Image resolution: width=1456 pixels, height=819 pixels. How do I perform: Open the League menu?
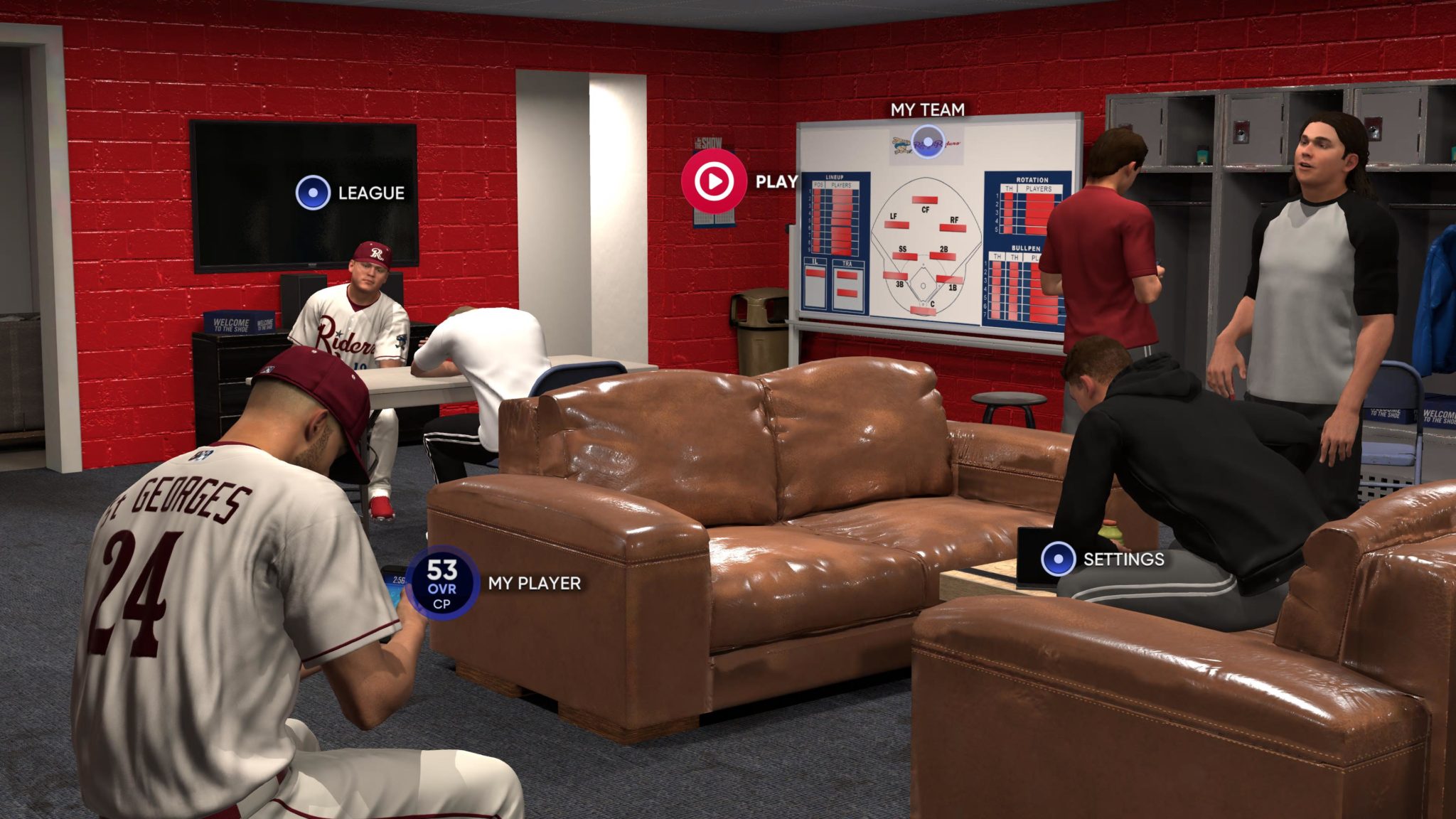[x=313, y=193]
